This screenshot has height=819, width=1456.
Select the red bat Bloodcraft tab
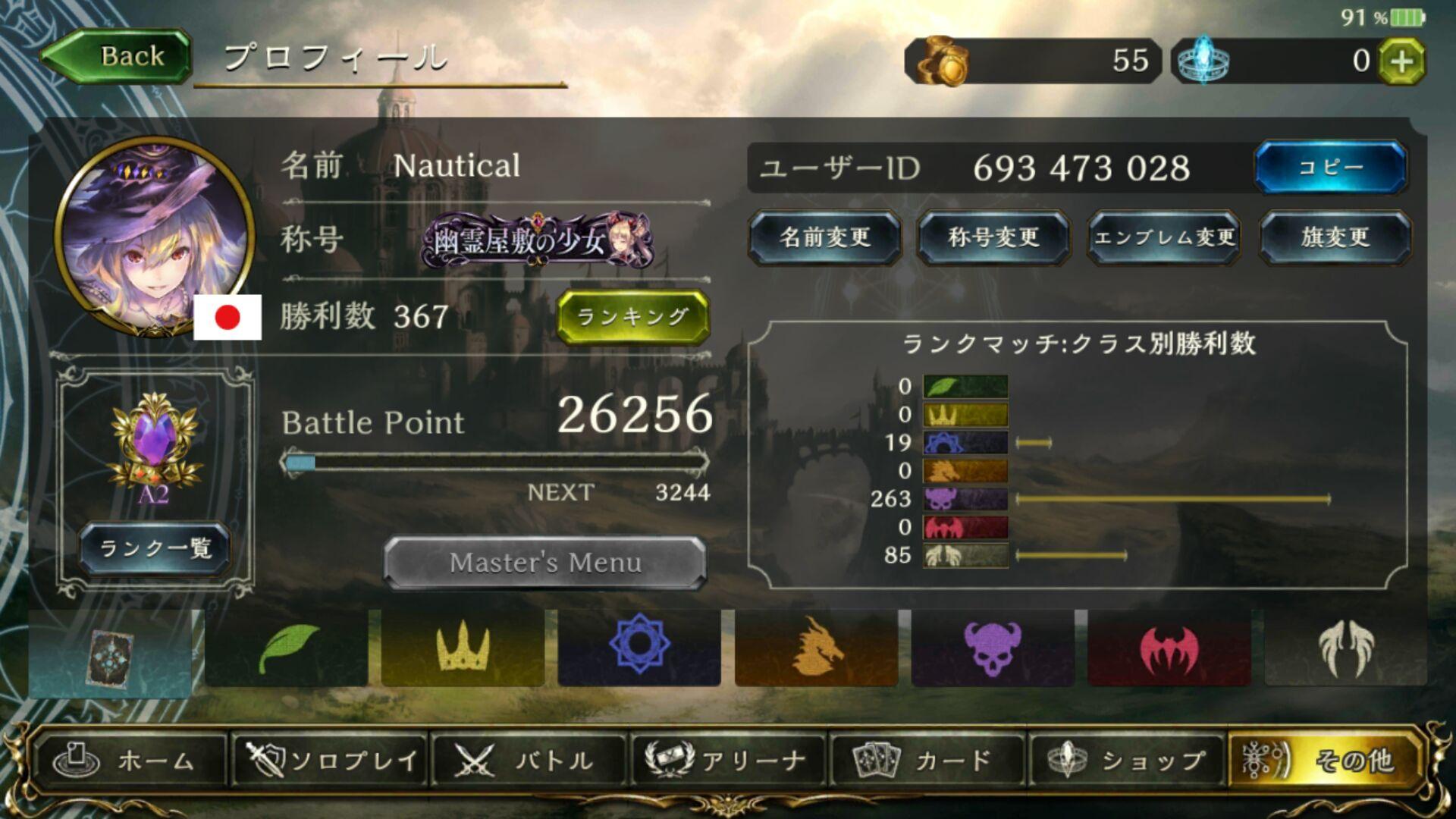point(1169,648)
